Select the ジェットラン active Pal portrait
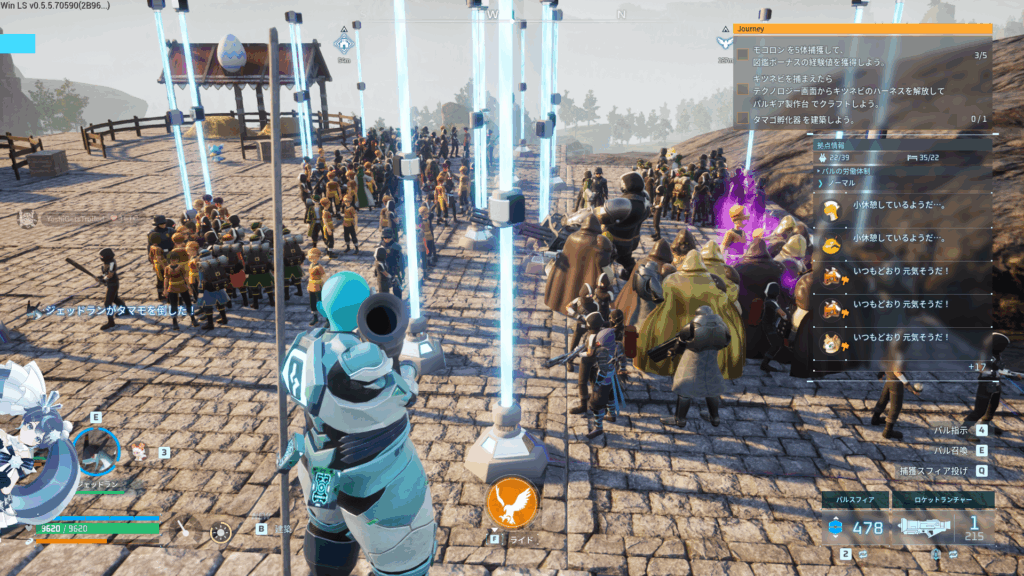This screenshot has width=1024, height=576. tap(97, 451)
